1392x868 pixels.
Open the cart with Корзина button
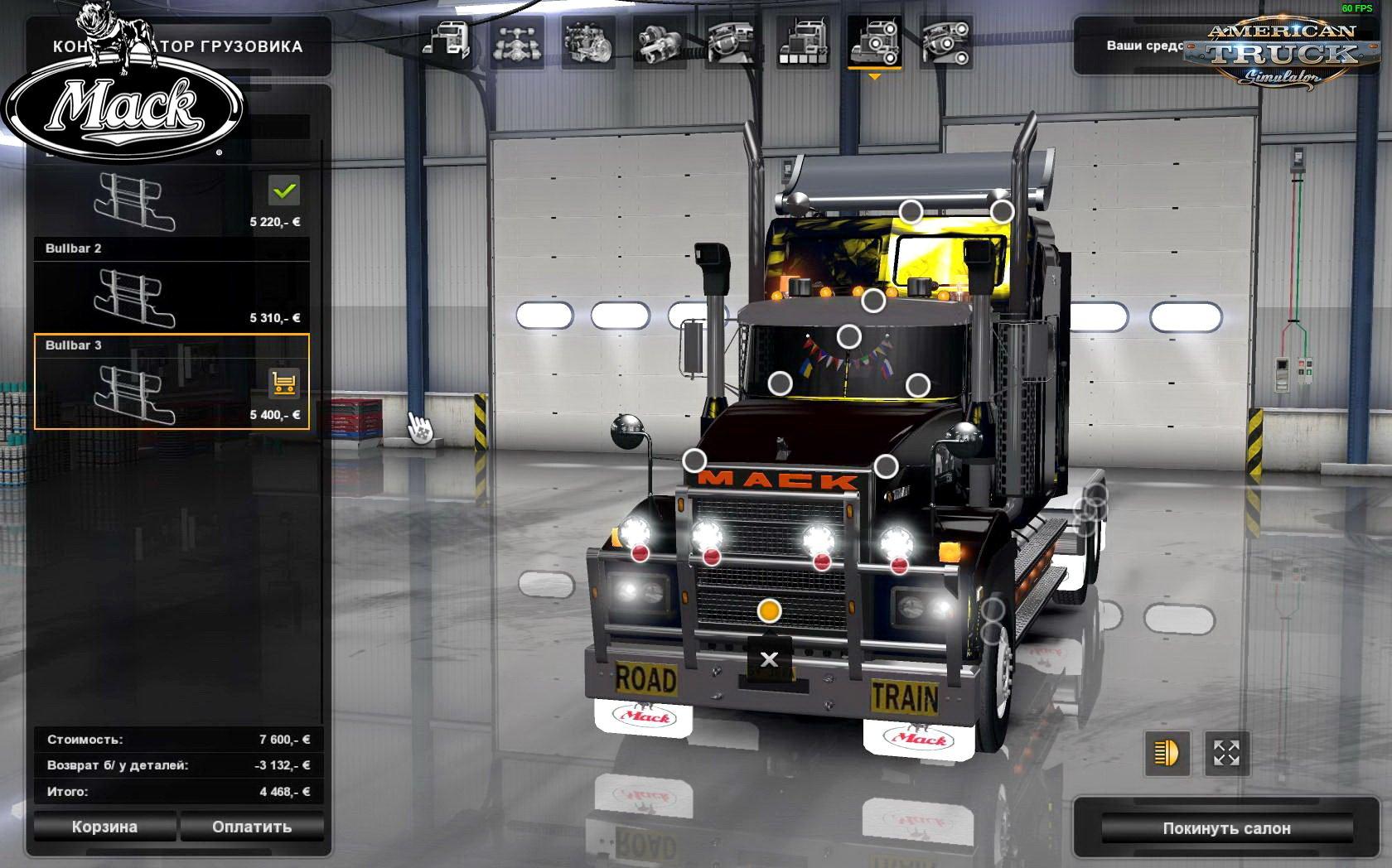pyautogui.click(x=104, y=827)
